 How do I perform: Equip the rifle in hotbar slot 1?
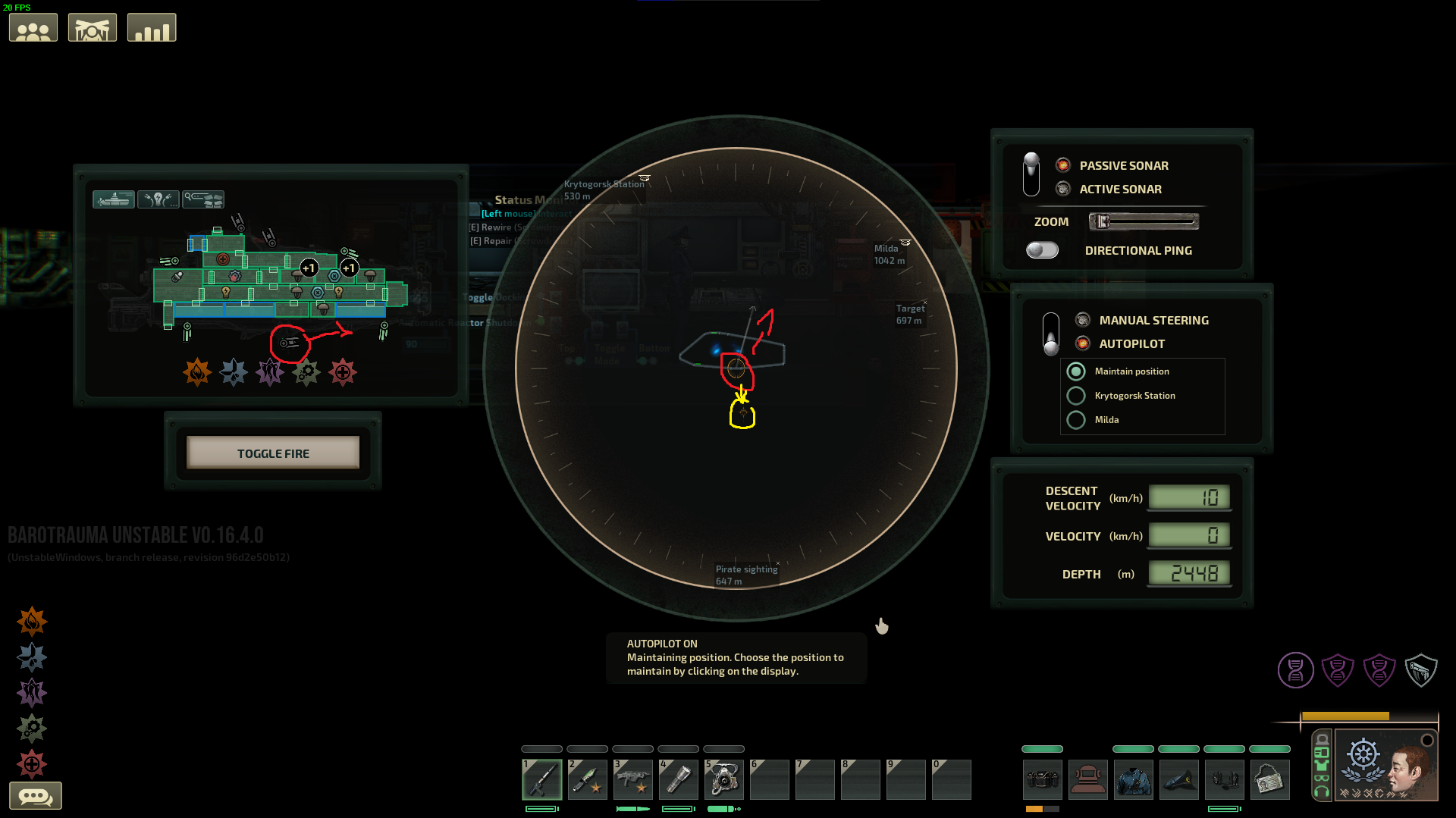click(x=541, y=779)
